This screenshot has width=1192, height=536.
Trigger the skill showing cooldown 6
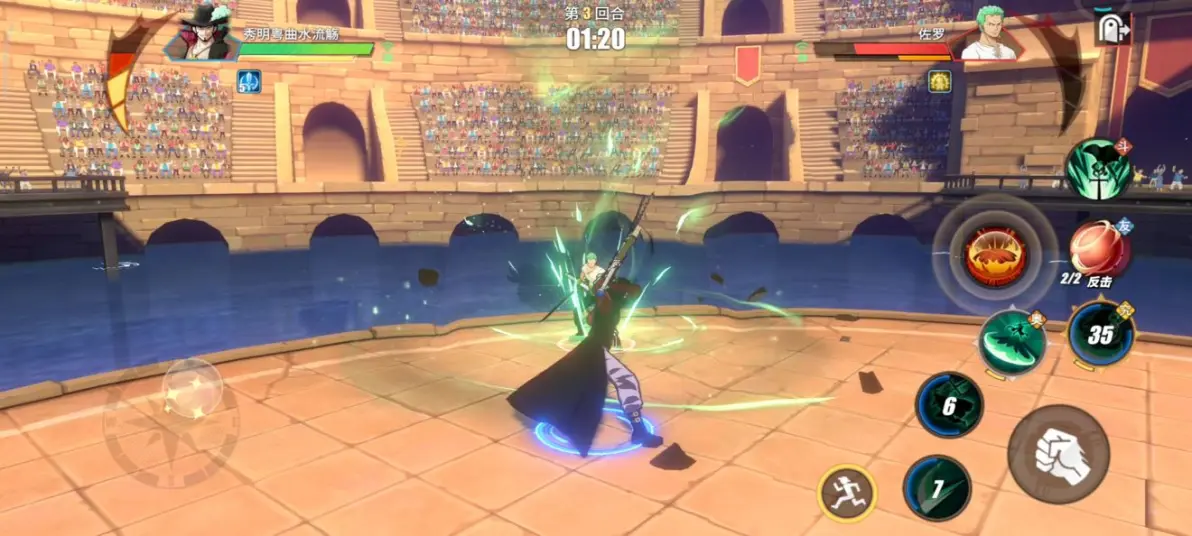pos(949,405)
